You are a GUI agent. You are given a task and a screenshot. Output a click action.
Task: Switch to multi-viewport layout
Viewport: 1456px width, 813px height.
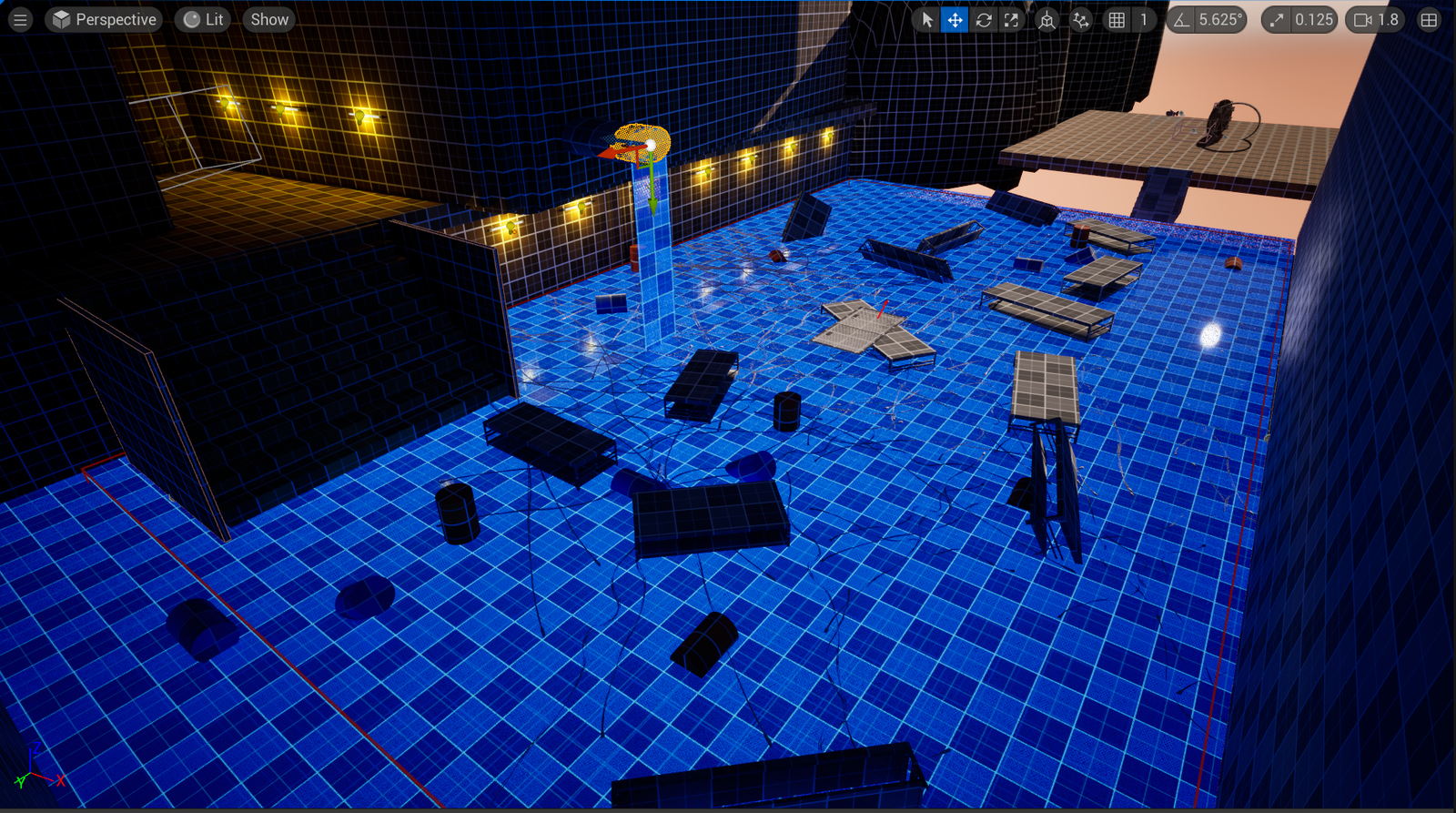[1431, 19]
